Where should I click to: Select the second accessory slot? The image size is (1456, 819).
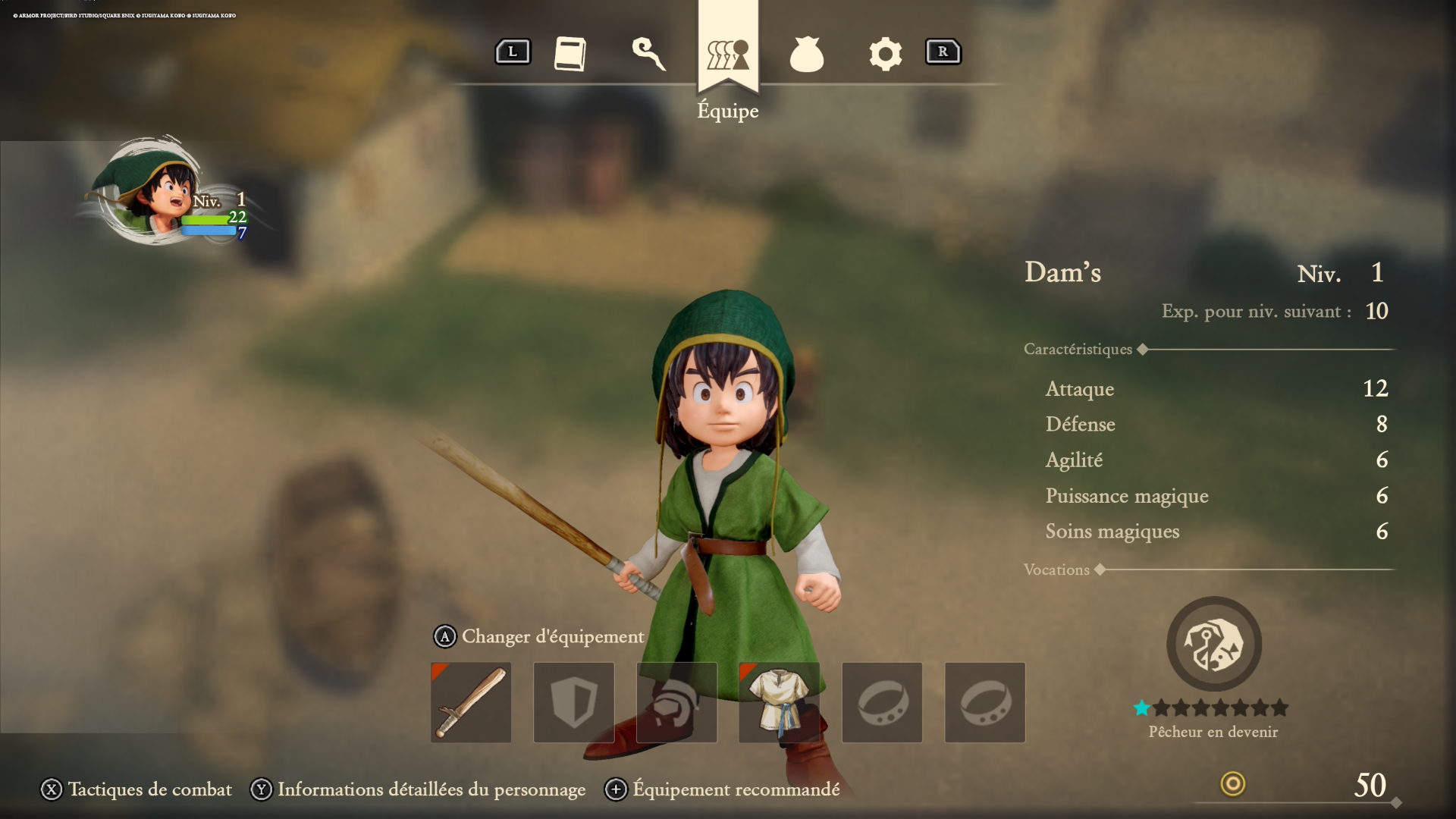click(x=984, y=701)
